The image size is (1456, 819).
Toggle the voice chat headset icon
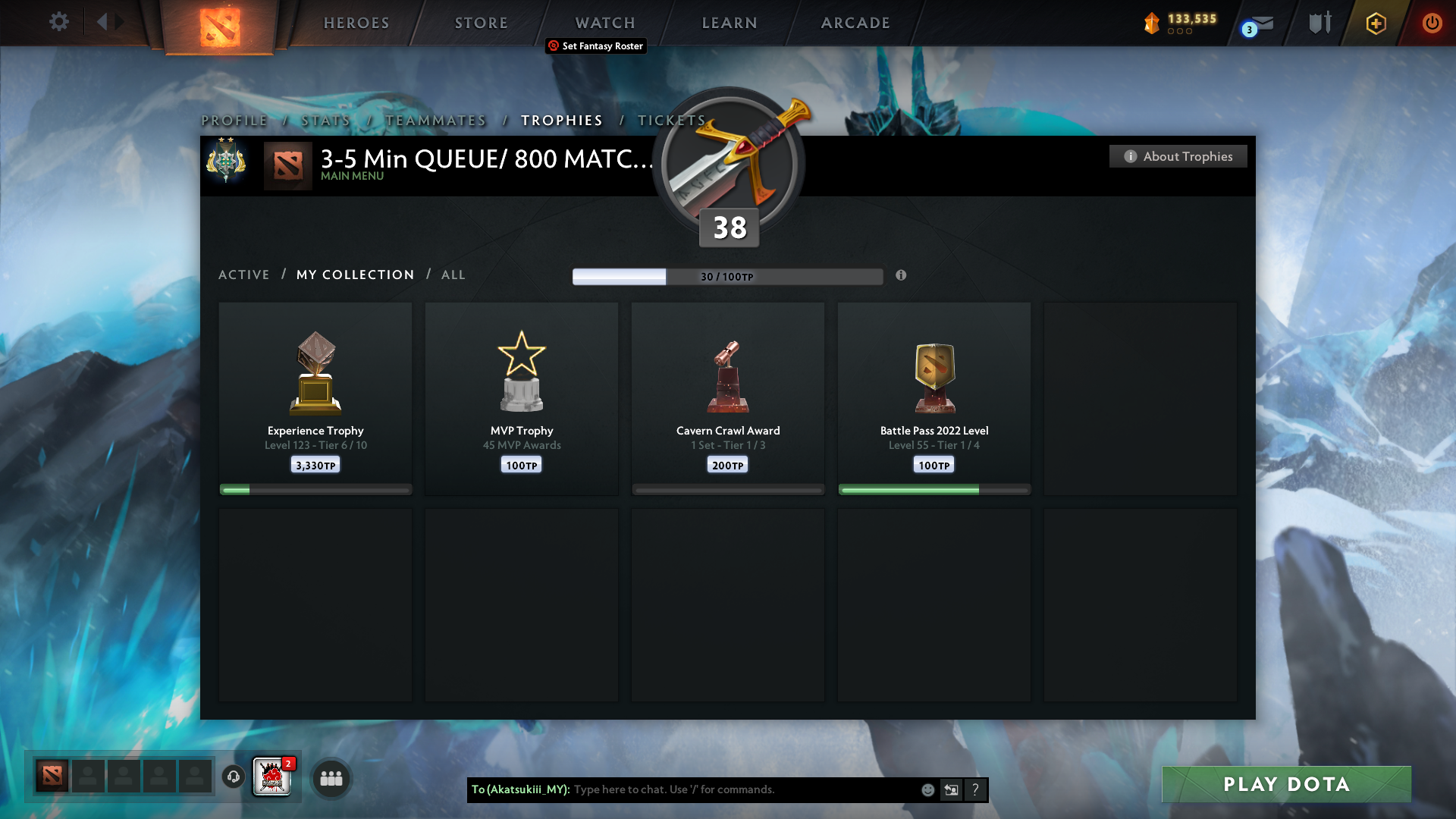tap(233, 777)
